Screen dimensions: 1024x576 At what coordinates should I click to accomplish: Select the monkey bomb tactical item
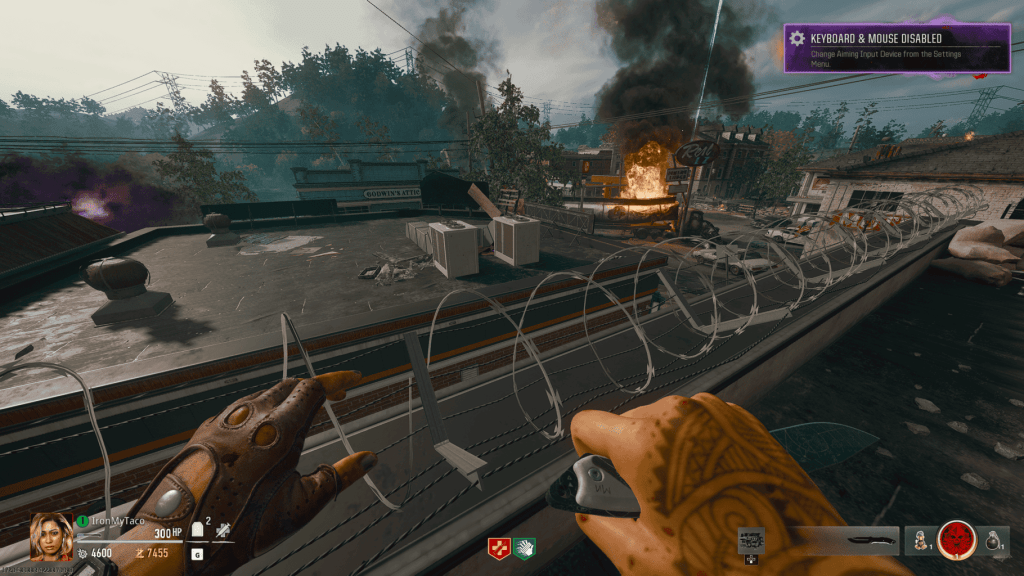(x=917, y=541)
